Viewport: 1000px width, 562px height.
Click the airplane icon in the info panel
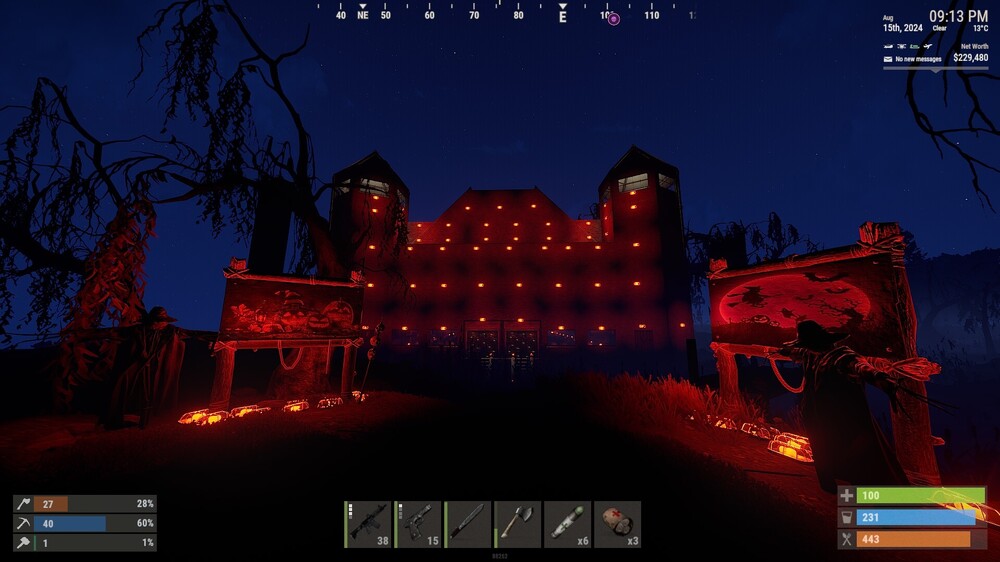928,47
